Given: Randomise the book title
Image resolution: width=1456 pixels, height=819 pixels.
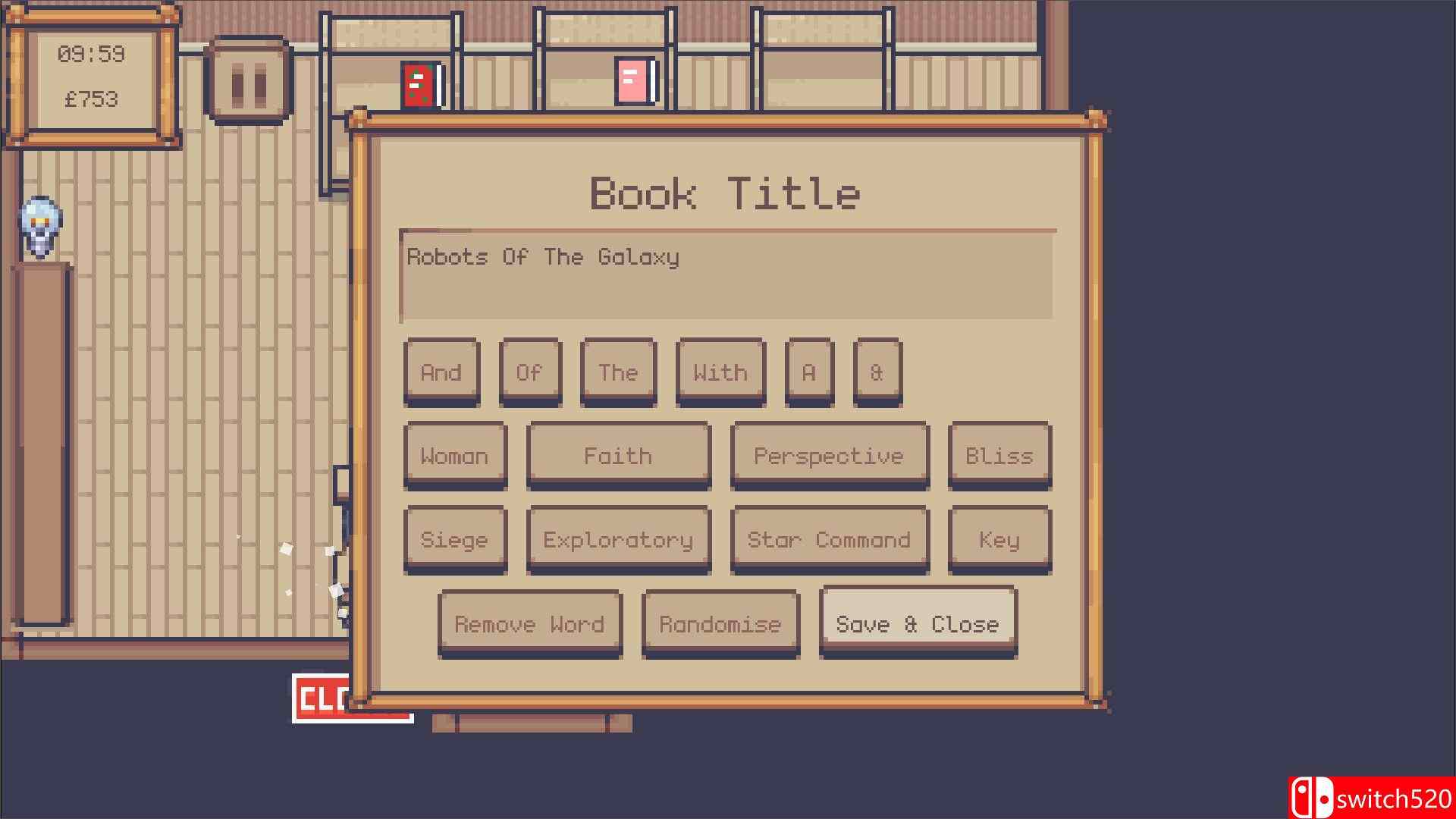Looking at the screenshot, I should coord(720,624).
